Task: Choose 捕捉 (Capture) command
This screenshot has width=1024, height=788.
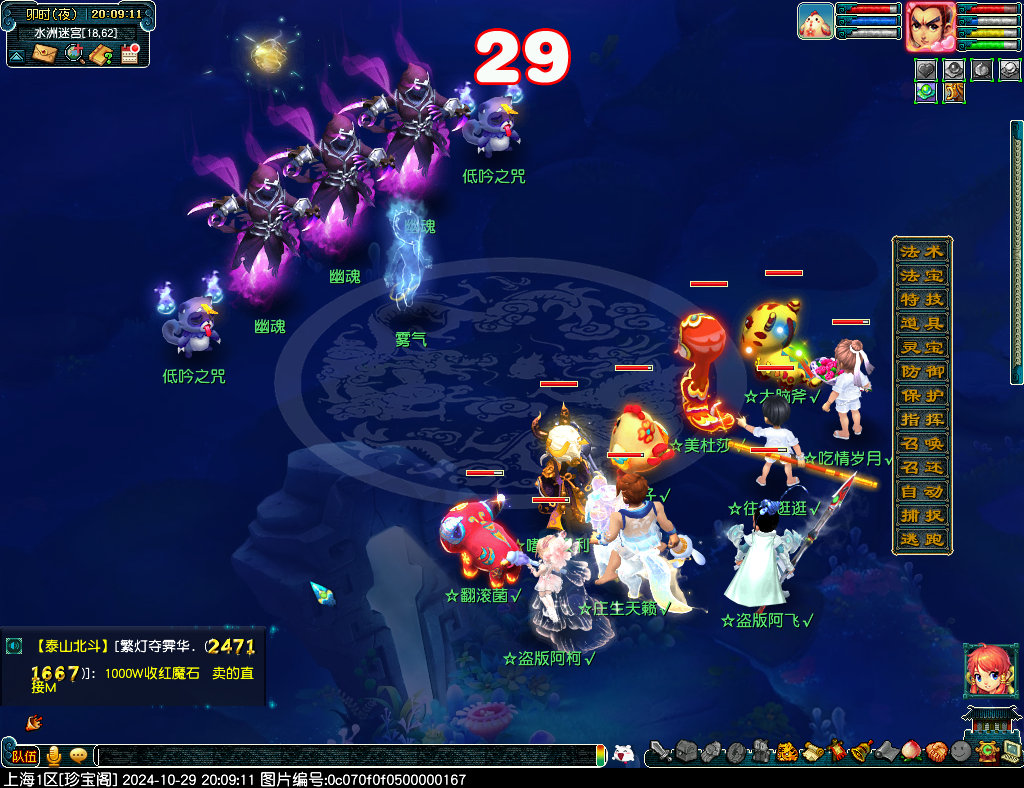Action: click(x=921, y=515)
